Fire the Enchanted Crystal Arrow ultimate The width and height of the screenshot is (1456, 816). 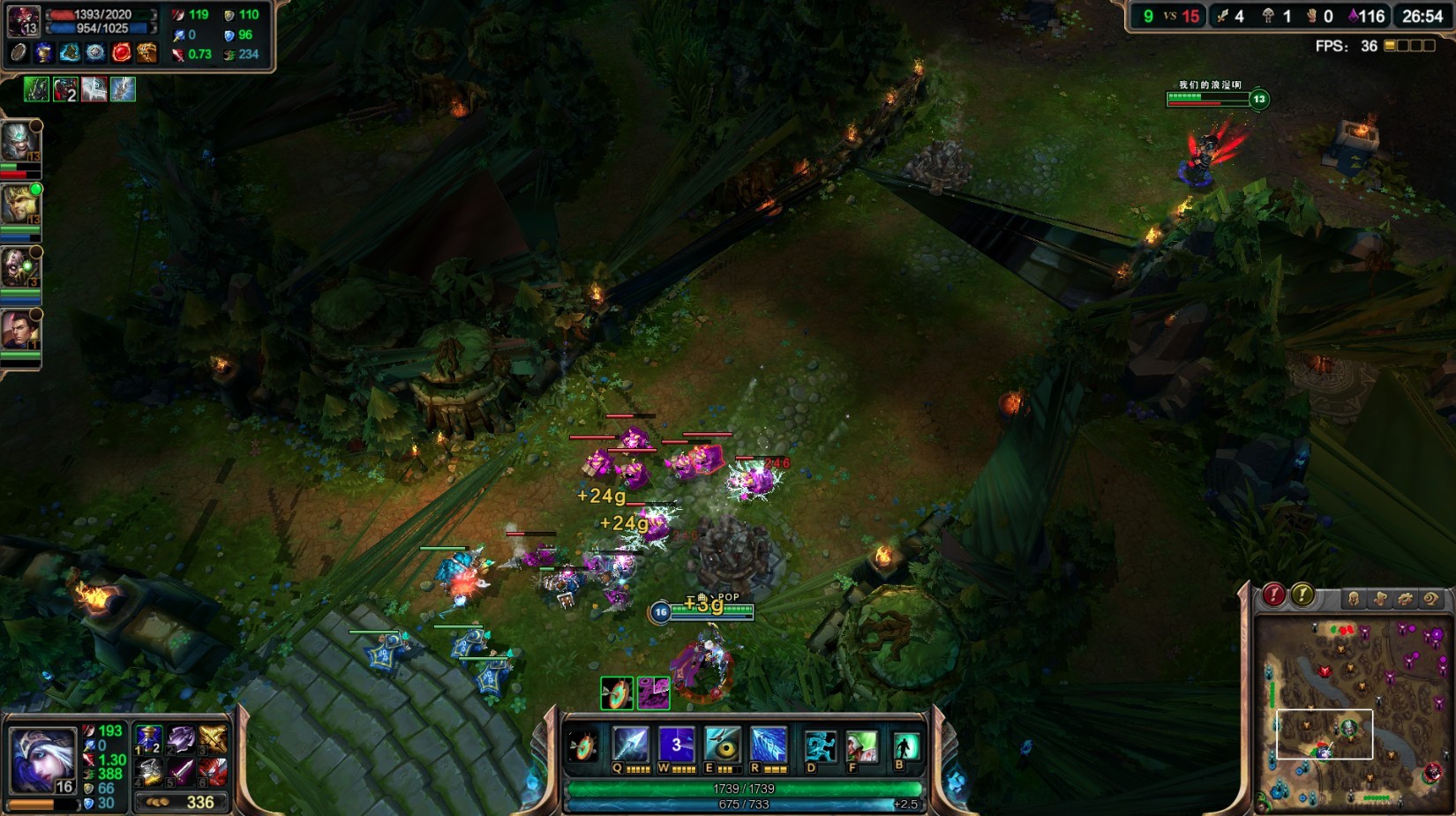[769, 745]
